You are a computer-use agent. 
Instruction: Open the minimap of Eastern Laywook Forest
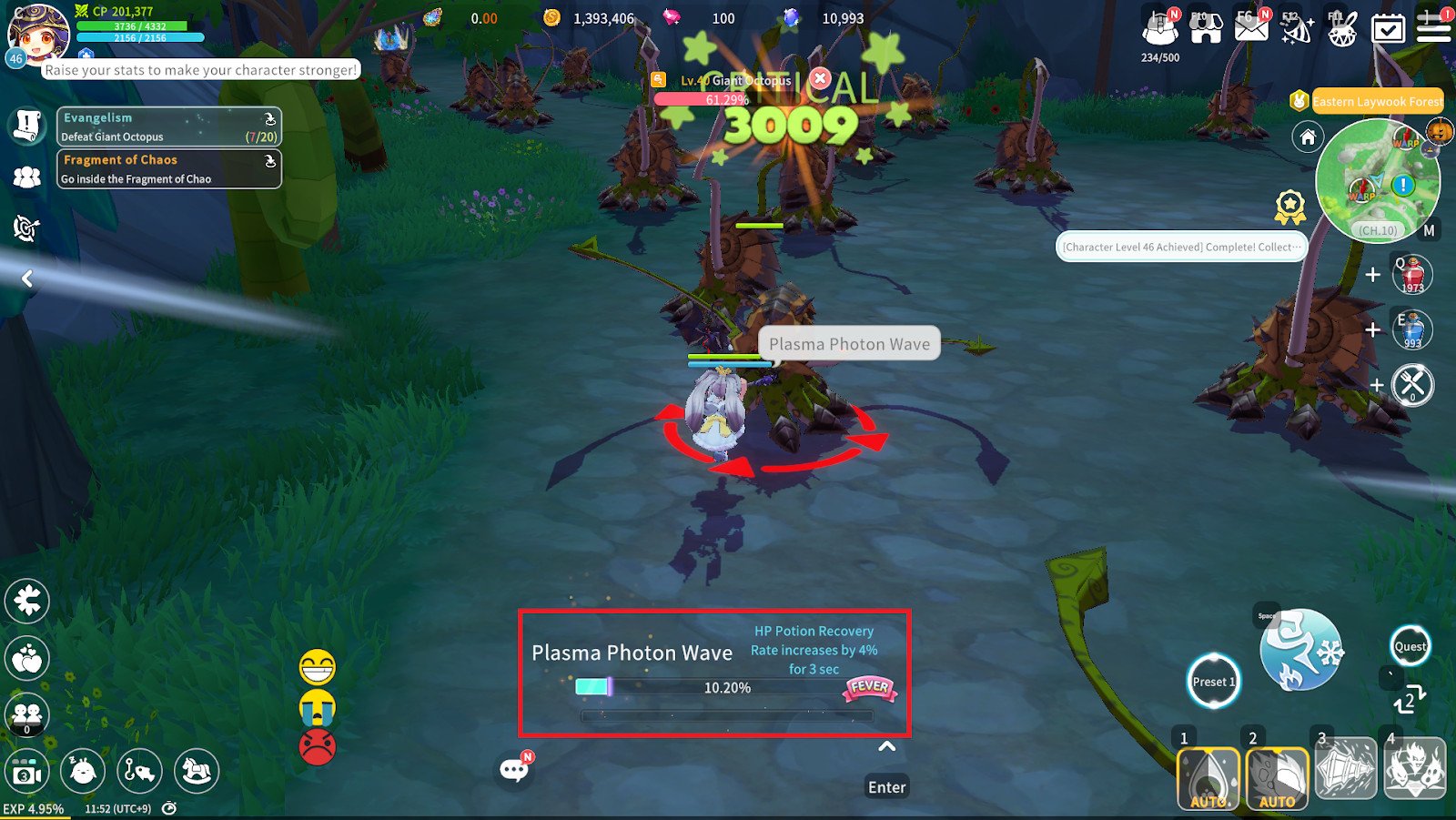click(x=1378, y=182)
